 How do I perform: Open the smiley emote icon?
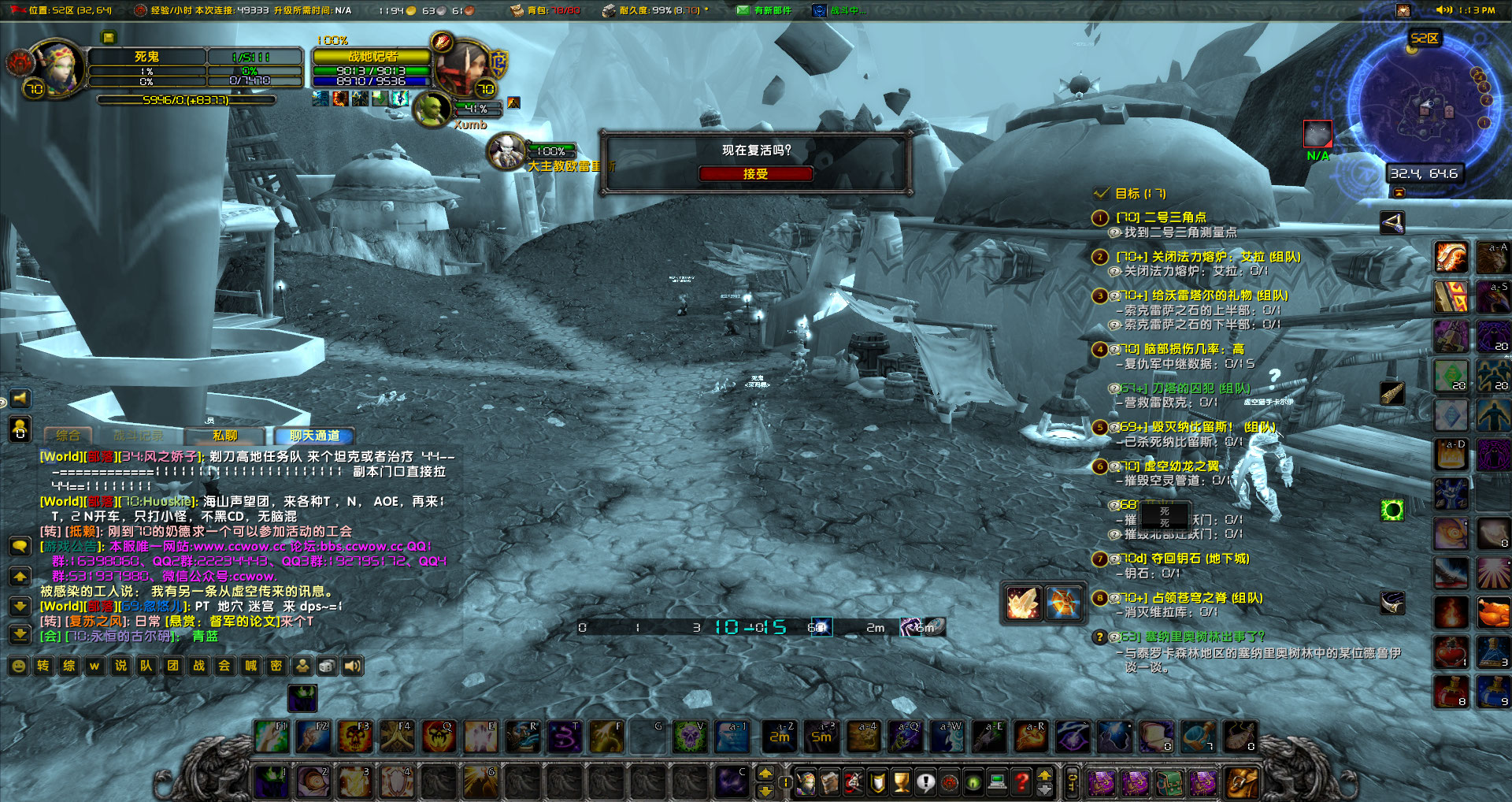click(x=19, y=666)
